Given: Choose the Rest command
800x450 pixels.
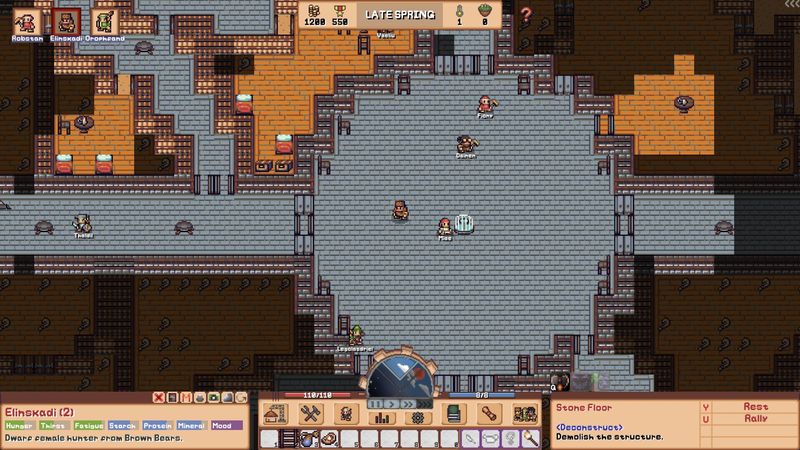Looking at the screenshot, I should [755, 407].
